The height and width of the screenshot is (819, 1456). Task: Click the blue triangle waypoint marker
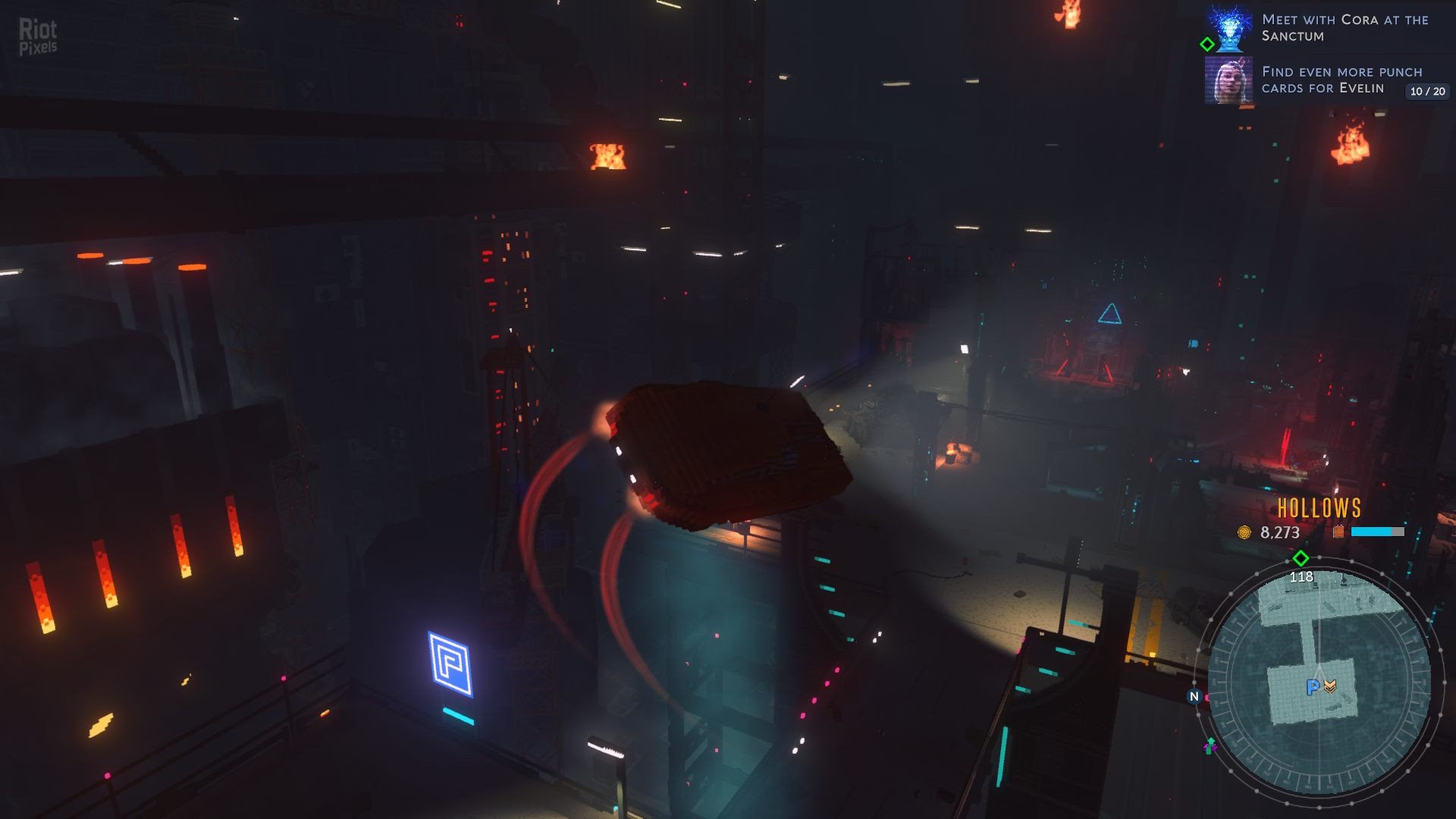click(x=1109, y=314)
